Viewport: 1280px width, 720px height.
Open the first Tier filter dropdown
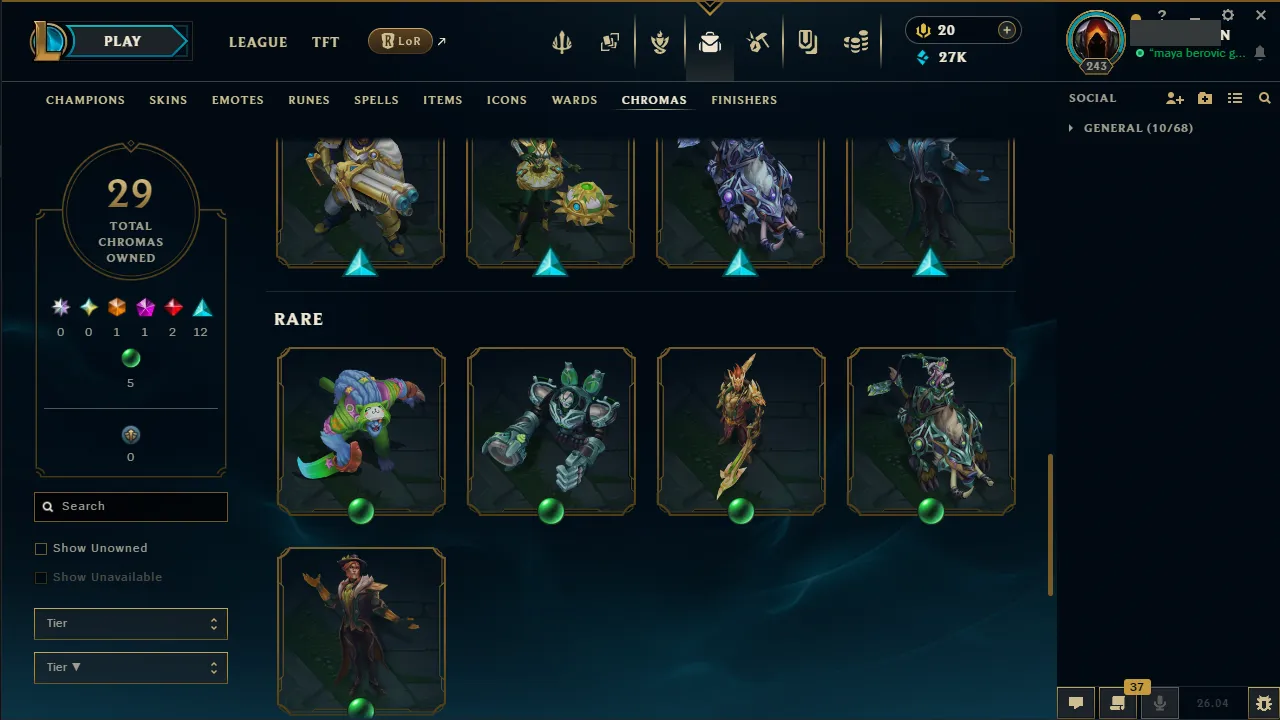[130, 623]
